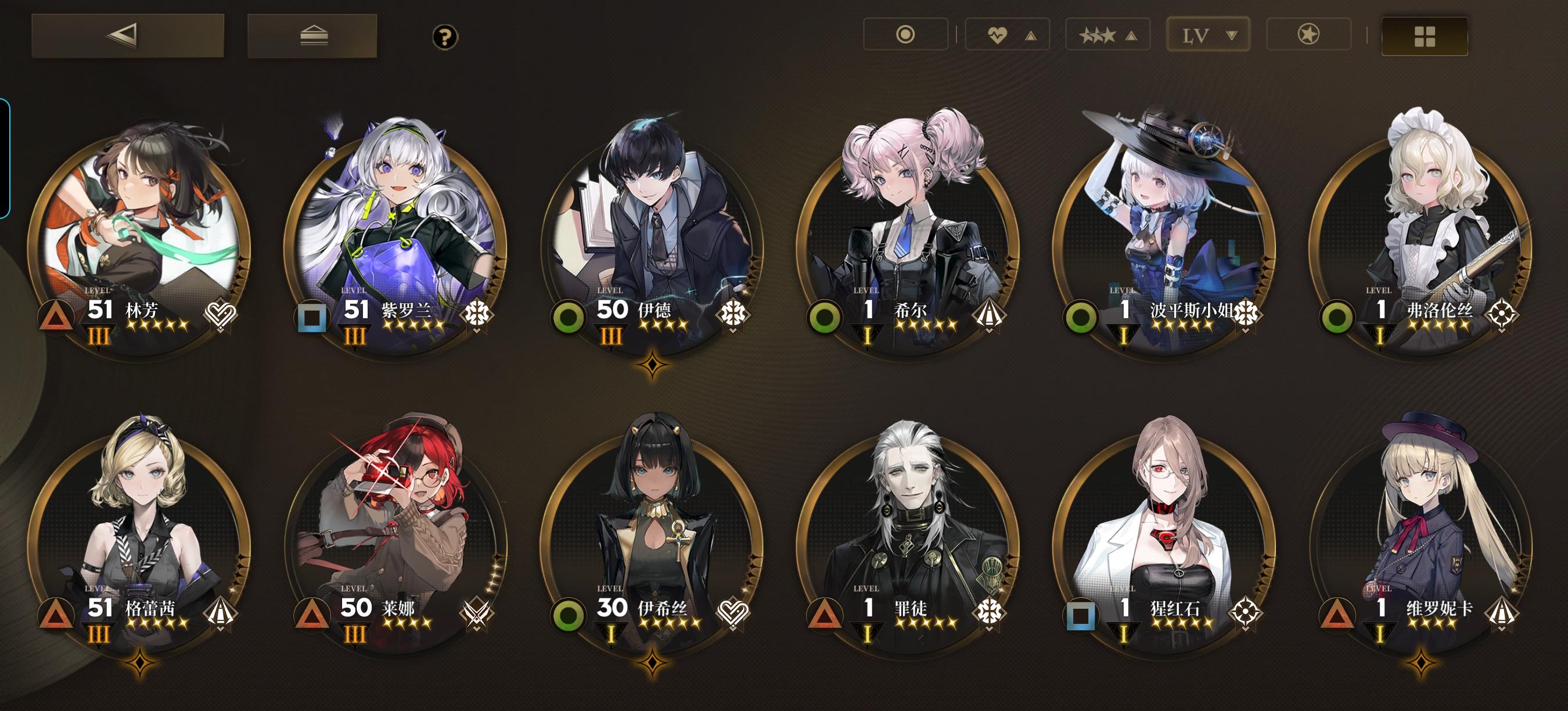Sort characters by the heart affinity icon

coord(997,35)
